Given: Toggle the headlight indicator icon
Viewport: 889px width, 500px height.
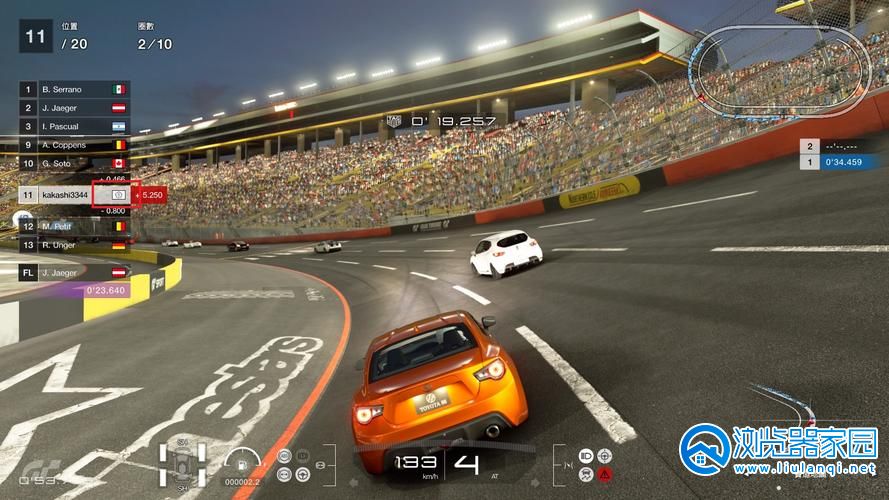Looking at the screenshot, I should [585, 456].
